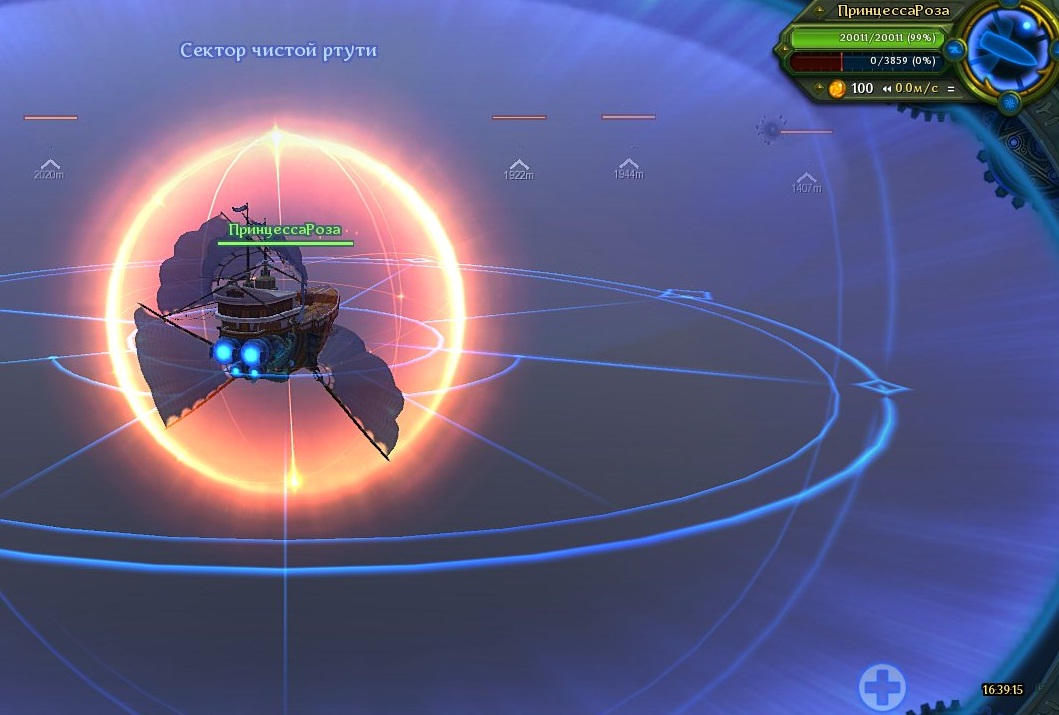Screen dimensions: 1059x715
Task: Select the target marker labeled 2020m
Action: [49, 166]
